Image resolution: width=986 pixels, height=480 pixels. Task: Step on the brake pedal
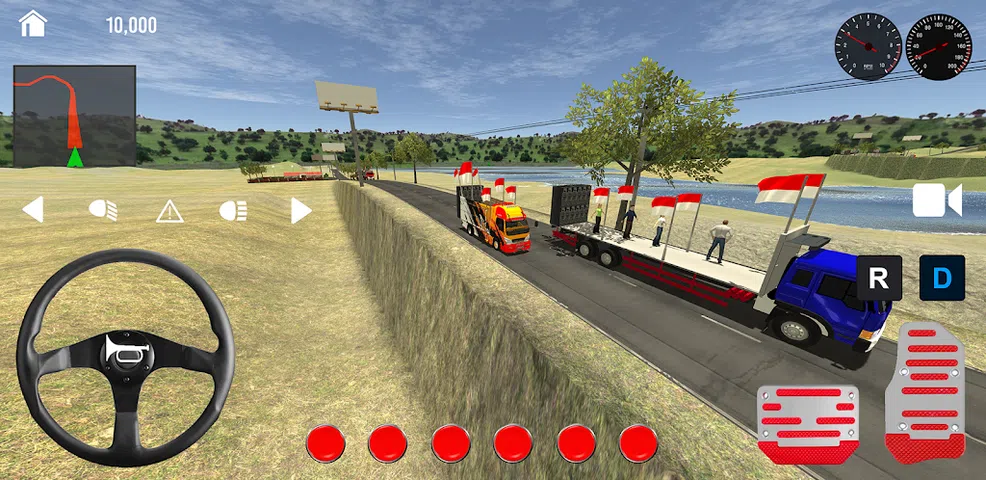(808, 423)
